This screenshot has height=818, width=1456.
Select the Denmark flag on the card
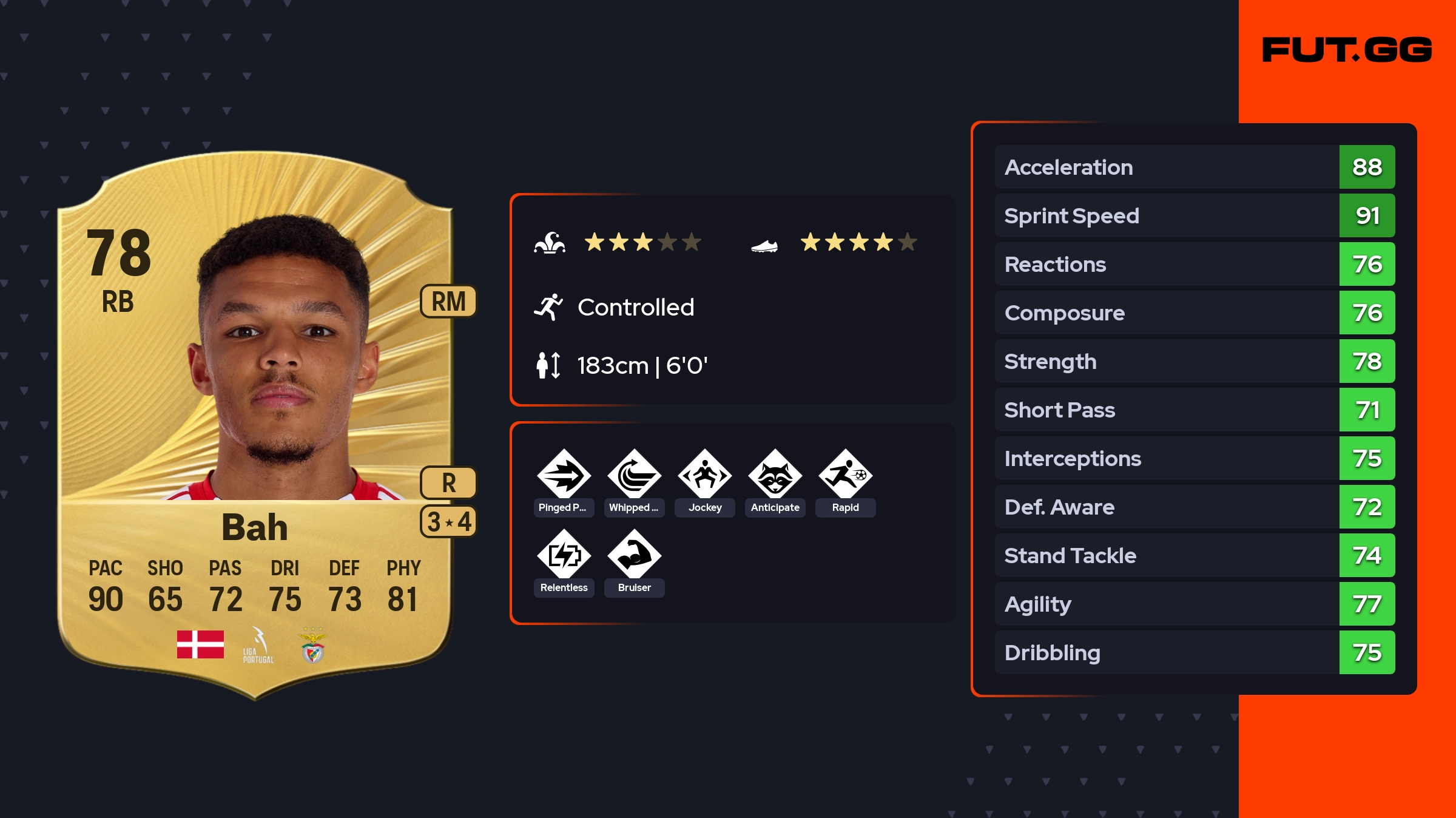tap(200, 644)
